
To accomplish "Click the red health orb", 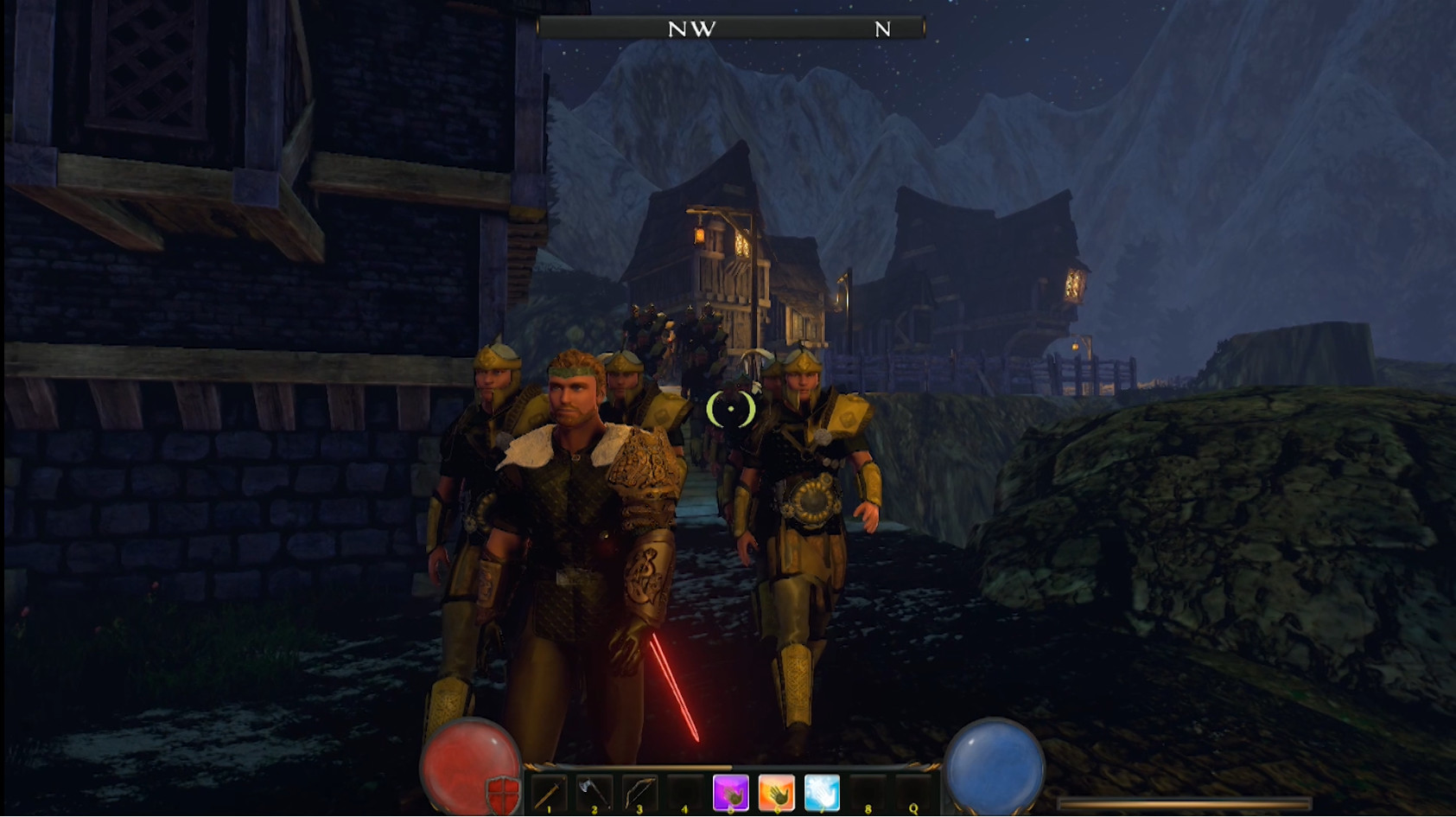I will click(467, 764).
